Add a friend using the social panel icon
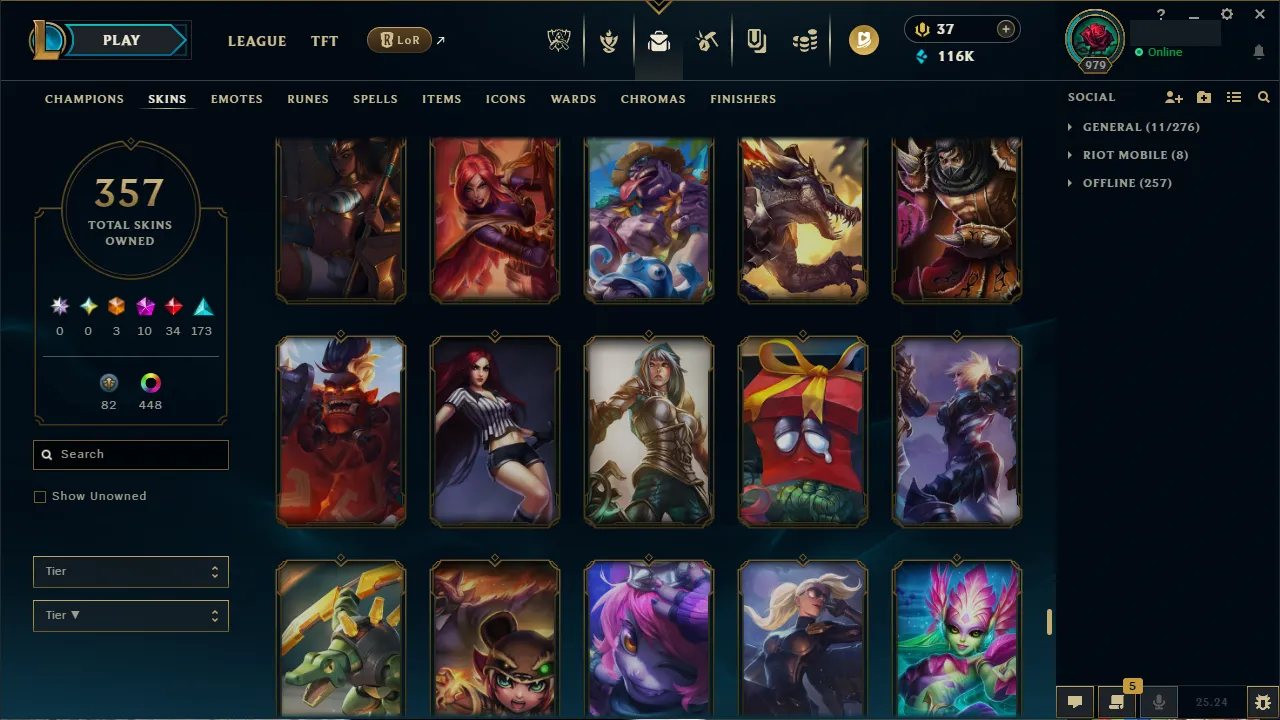The image size is (1280, 720). tap(1174, 97)
